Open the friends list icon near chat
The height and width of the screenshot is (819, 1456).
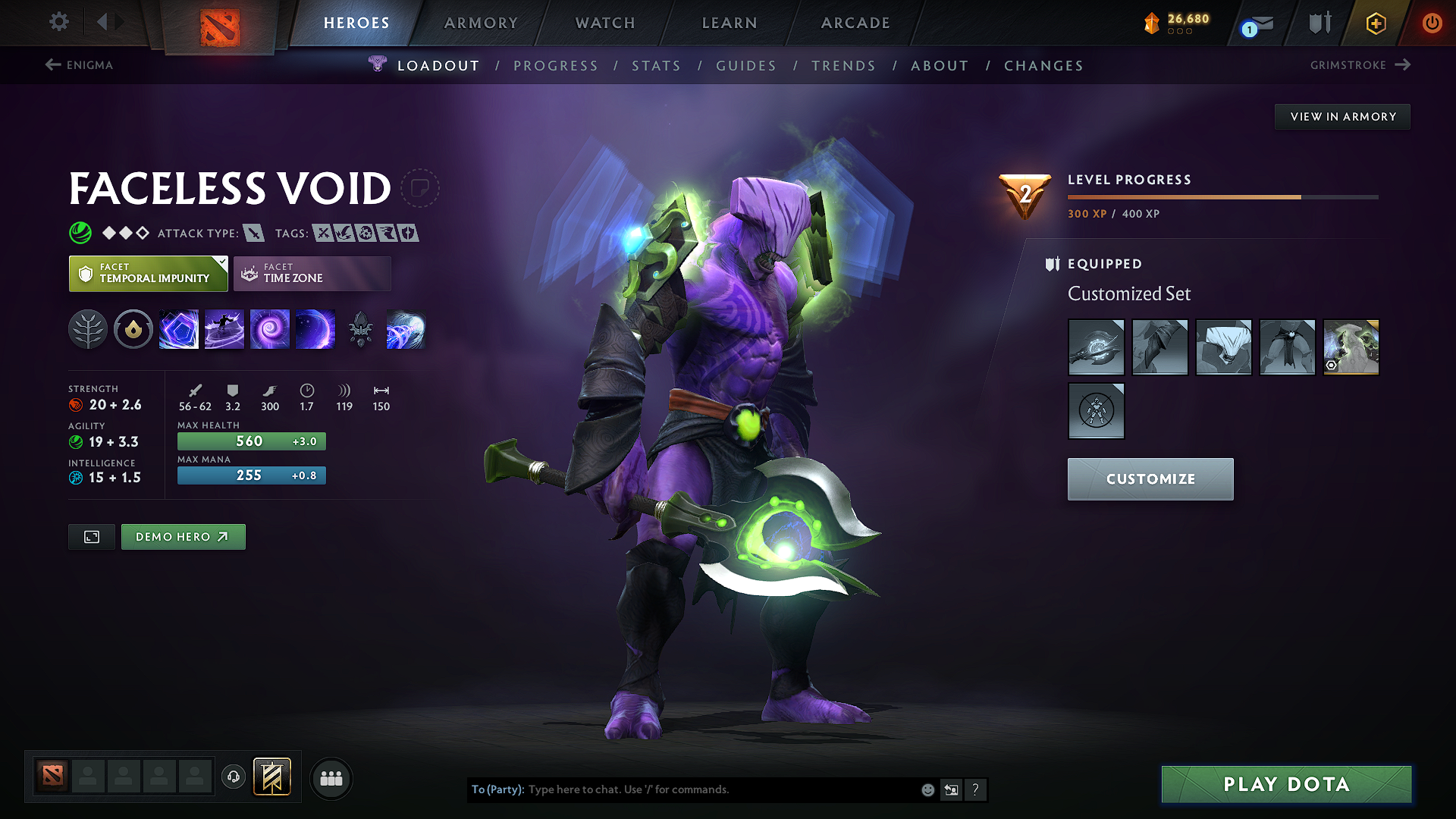(x=331, y=778)
